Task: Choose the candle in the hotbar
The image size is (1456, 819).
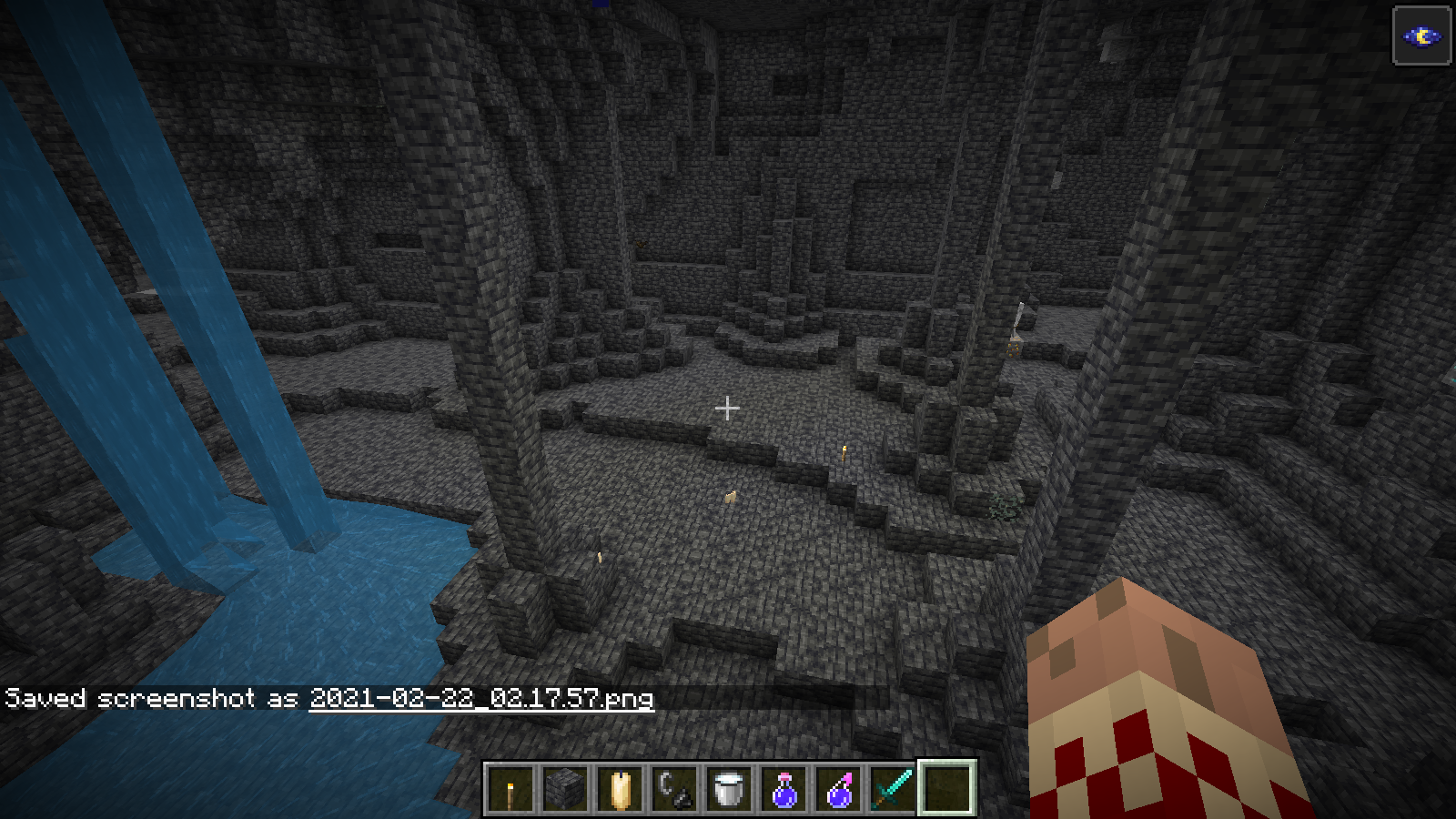Action: click(x=620, y=788)
